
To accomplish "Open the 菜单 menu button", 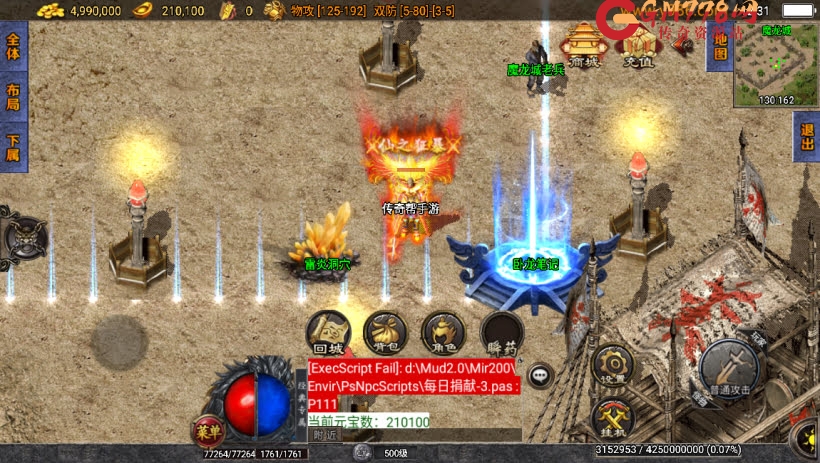I will (208, 432).
